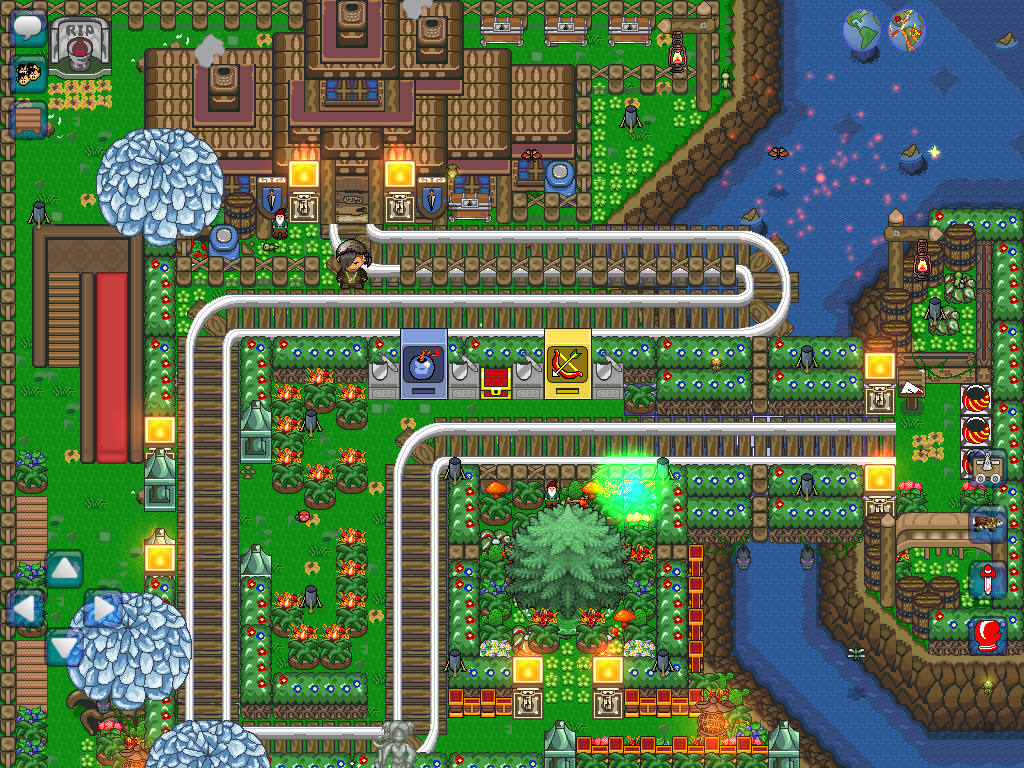Tap the right arrow on the D-pad
1024x768 pixels.
coord(104,608)
